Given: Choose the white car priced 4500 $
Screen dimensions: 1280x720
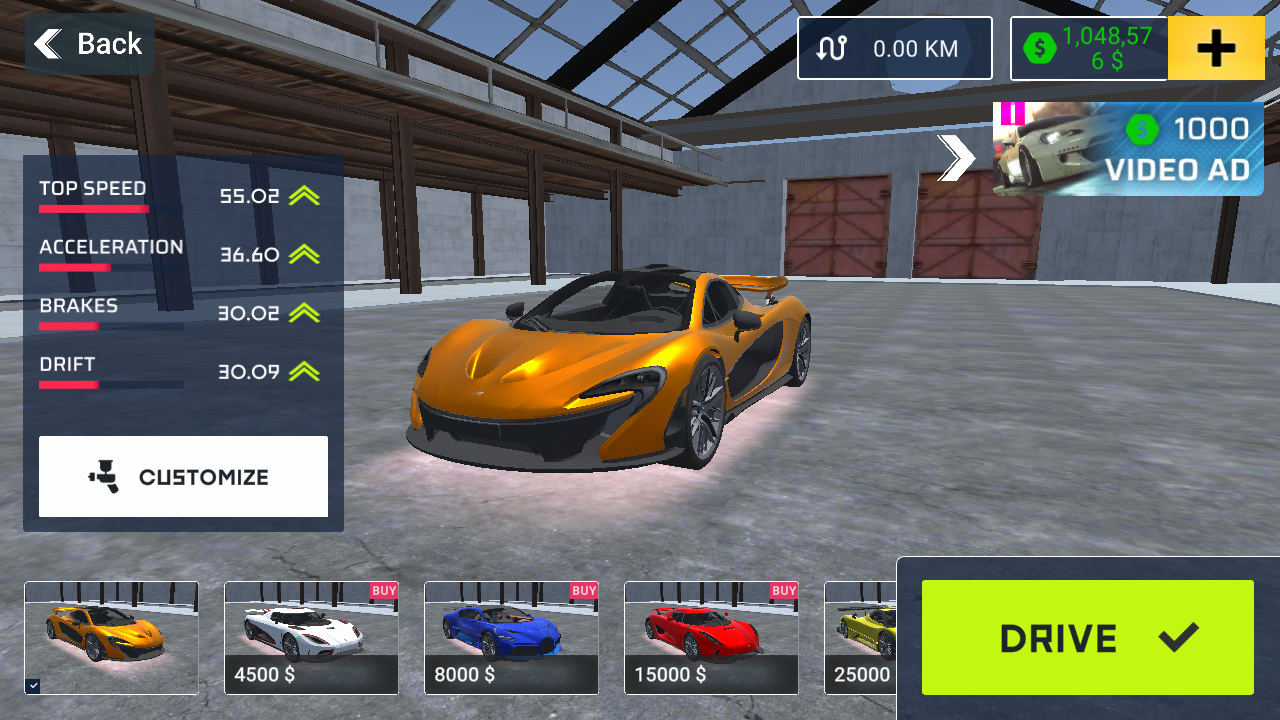Looking at the screenshot, I should [311, 637].
